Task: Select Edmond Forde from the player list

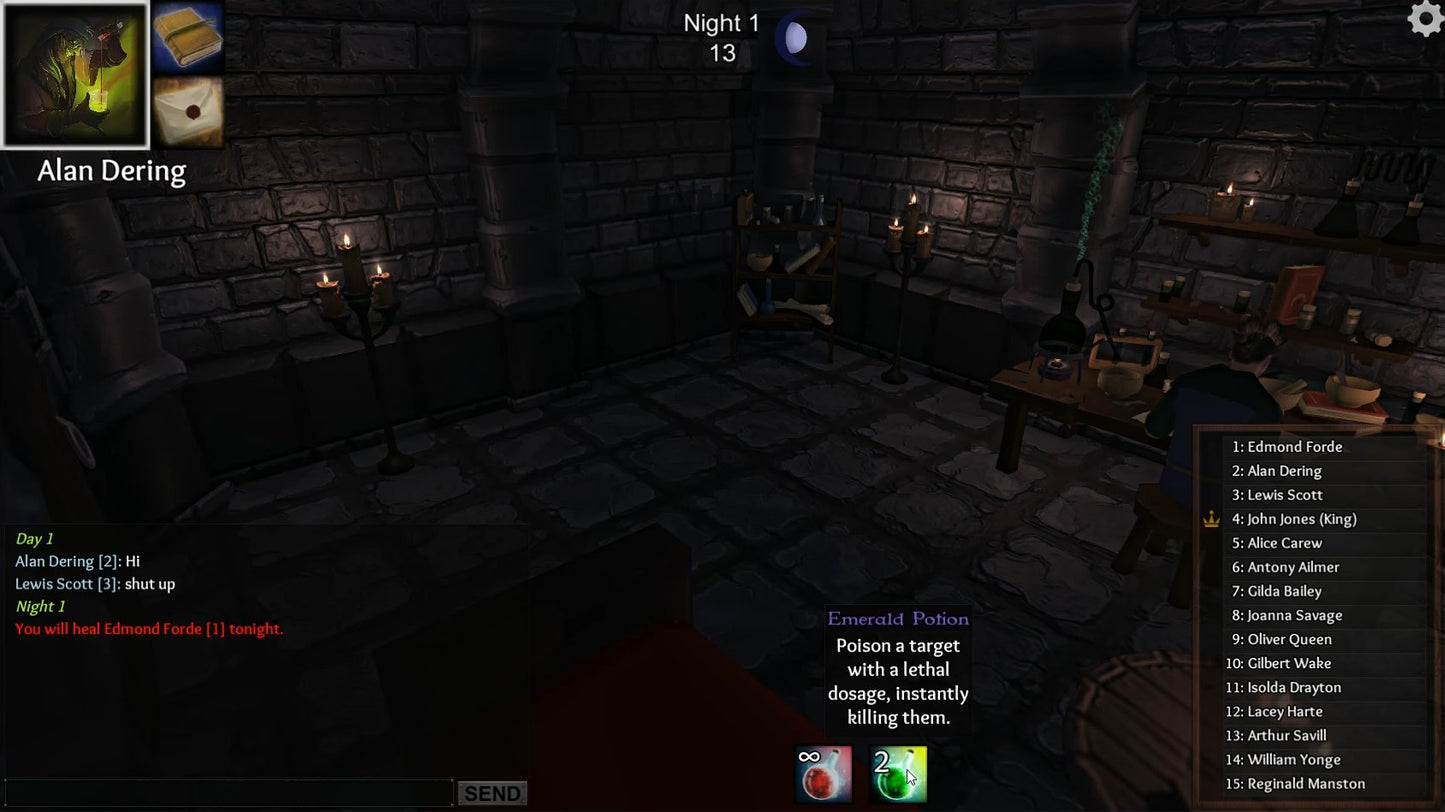Action: point(1287,446)
